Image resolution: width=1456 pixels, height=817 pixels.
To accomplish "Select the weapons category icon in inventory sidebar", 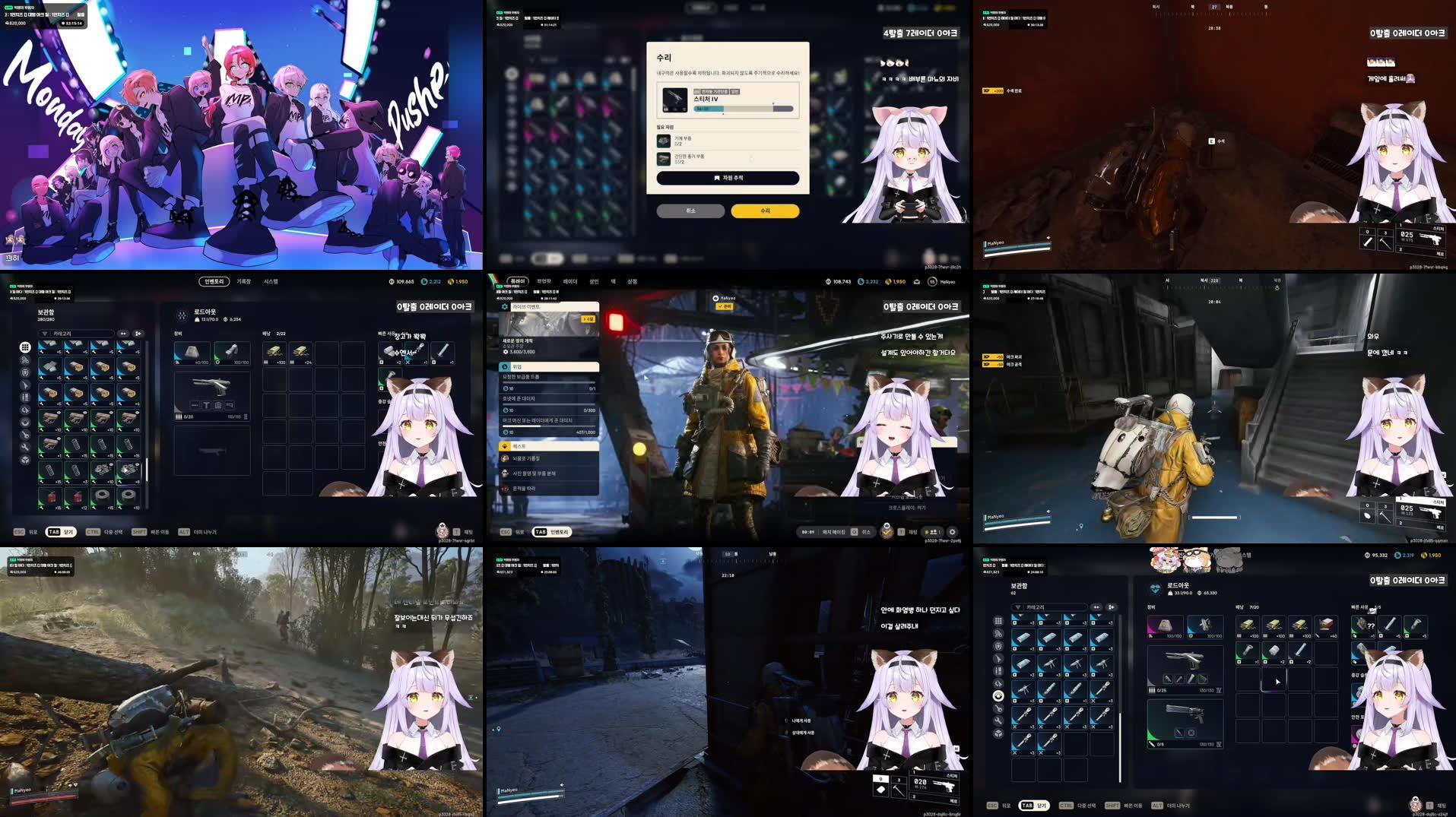I will point(25,385).
